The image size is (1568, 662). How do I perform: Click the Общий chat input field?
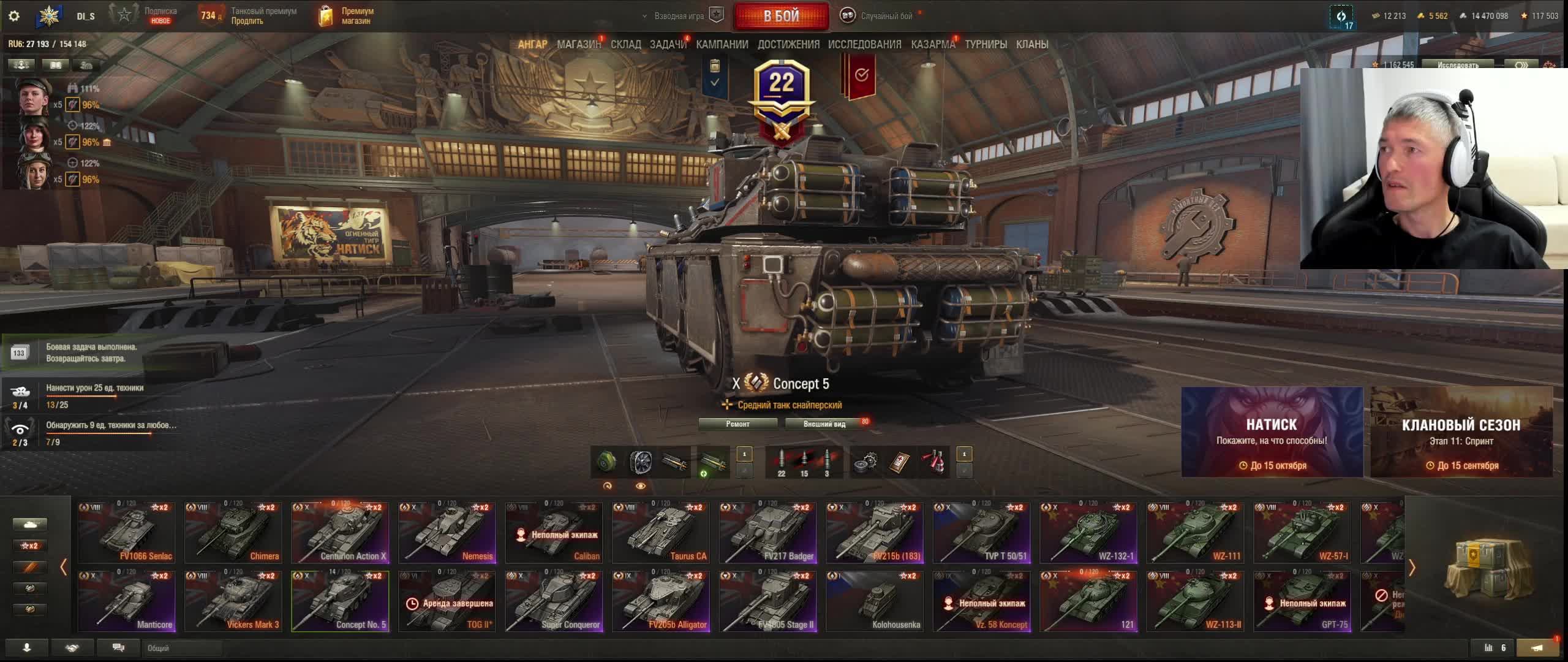tap(182, 648)
